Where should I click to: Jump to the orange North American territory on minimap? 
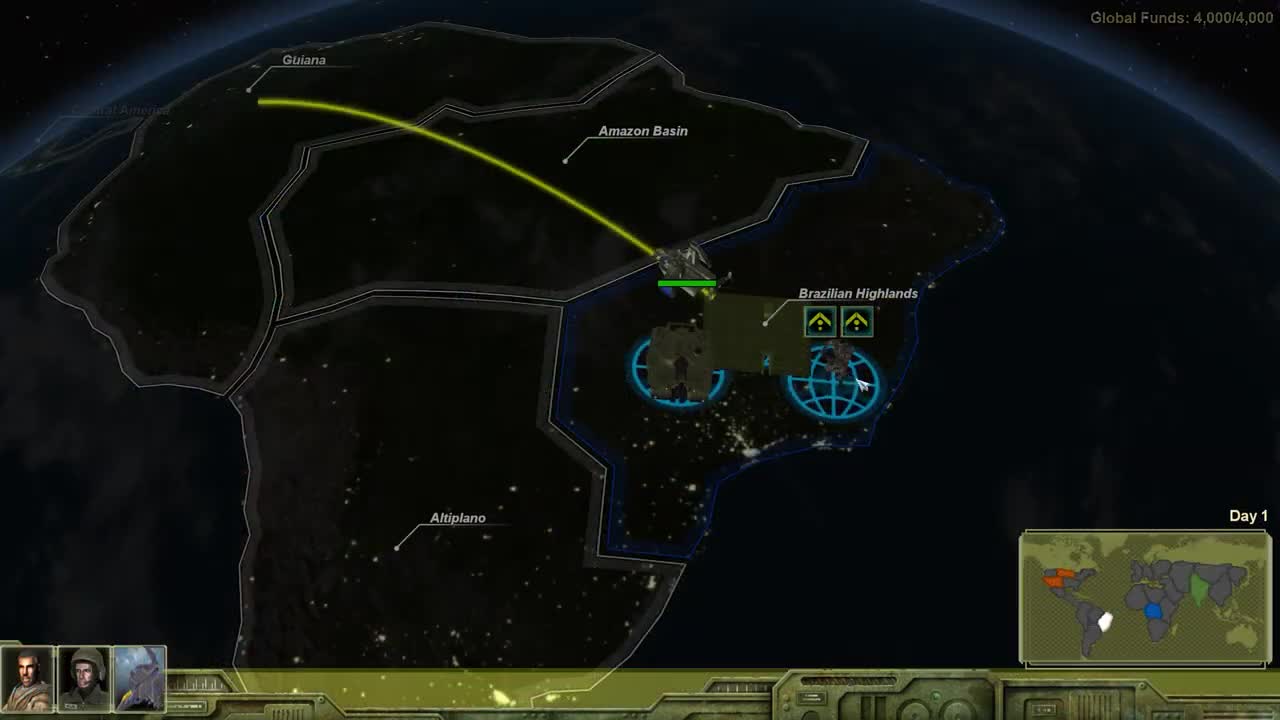(x=1057, y=578)
